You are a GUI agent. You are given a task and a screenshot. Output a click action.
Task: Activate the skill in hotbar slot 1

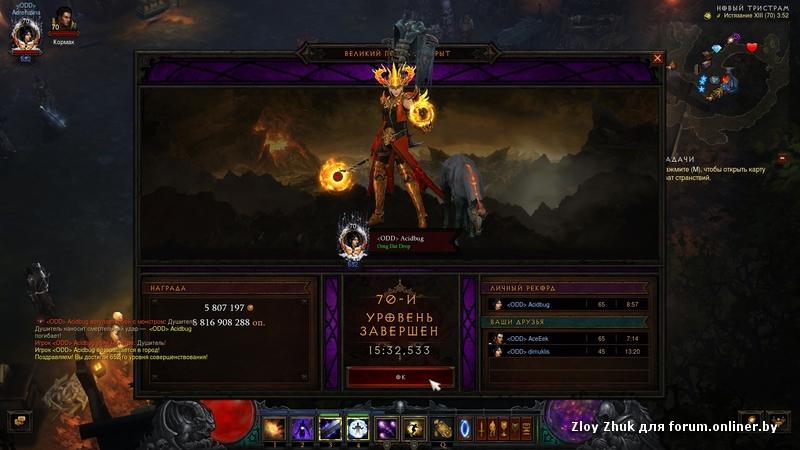point(275,428)
